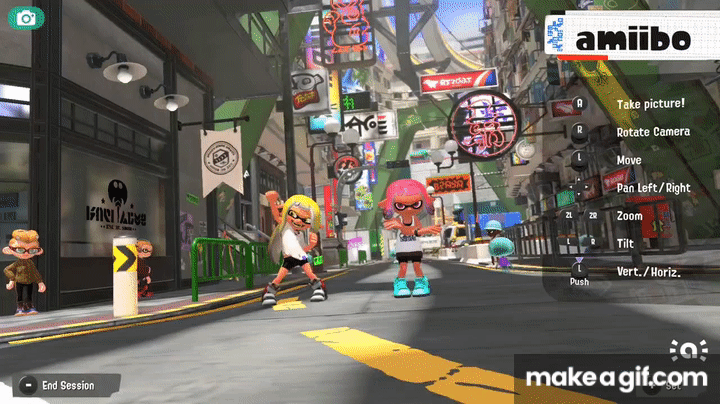Image resolution: width=720 pixels, height=404 pixels.
Task: Open the makeagif.com watermark link
Action: (616, 378)
